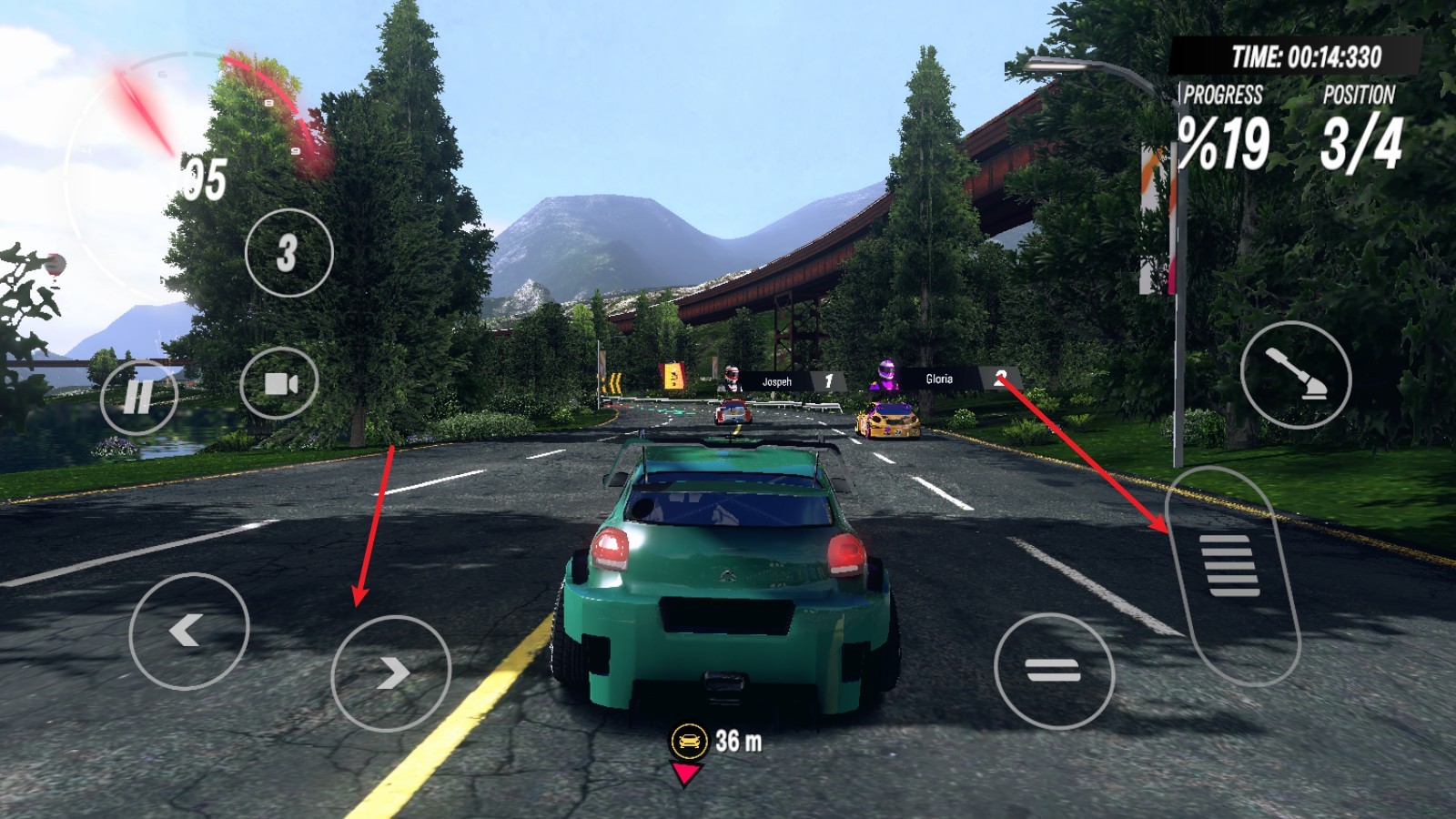Pull the handbrake lever button

pos(1295,375)
